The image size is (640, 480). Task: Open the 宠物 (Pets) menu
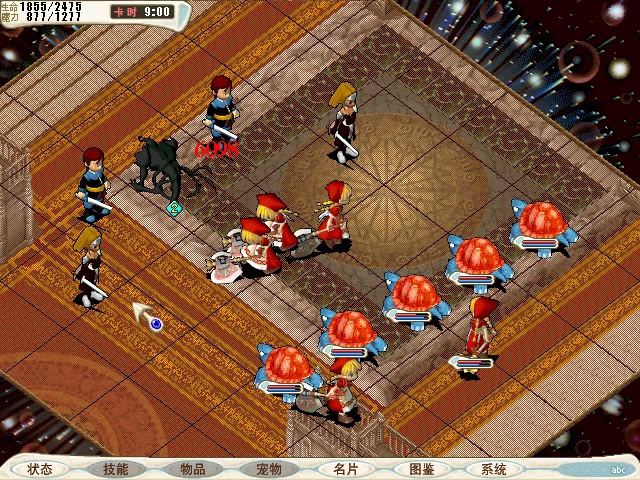pos(268,469)
